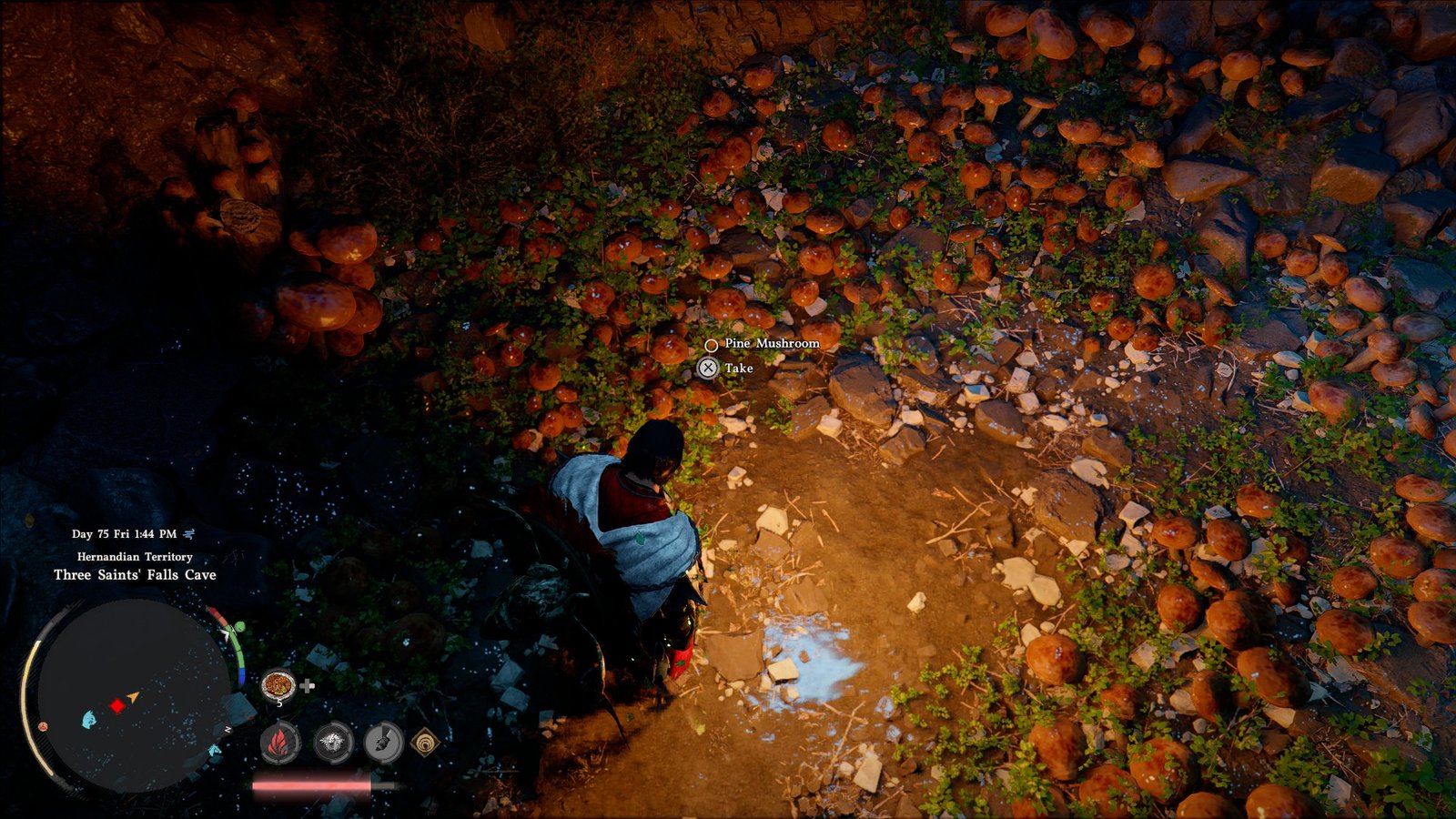Choose the white beast head skill icon
Screen dimensions: 1456x819
tap(333, 743)
